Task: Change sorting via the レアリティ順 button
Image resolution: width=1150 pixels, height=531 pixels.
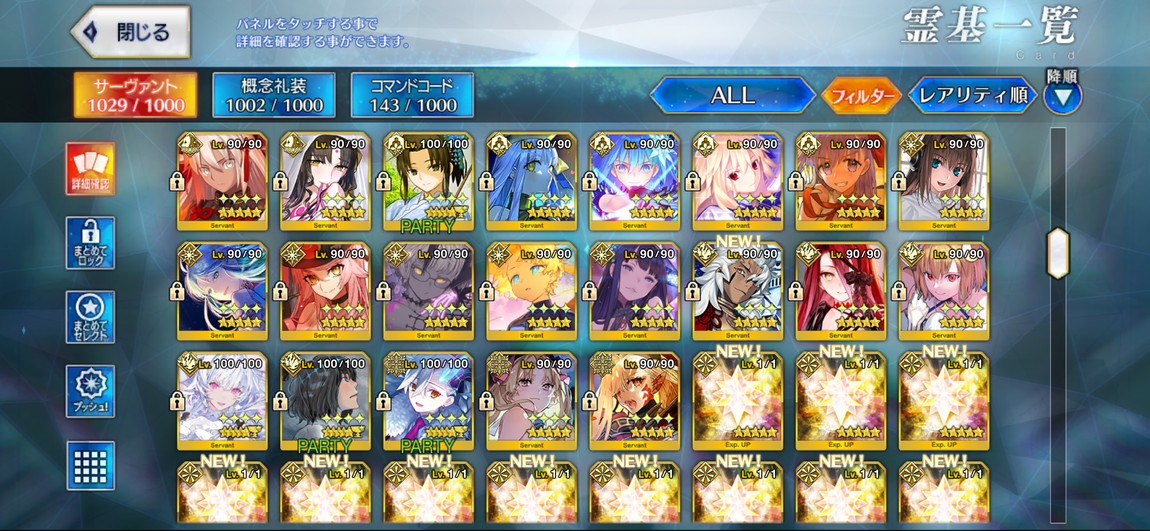Action: click(971, 96)
